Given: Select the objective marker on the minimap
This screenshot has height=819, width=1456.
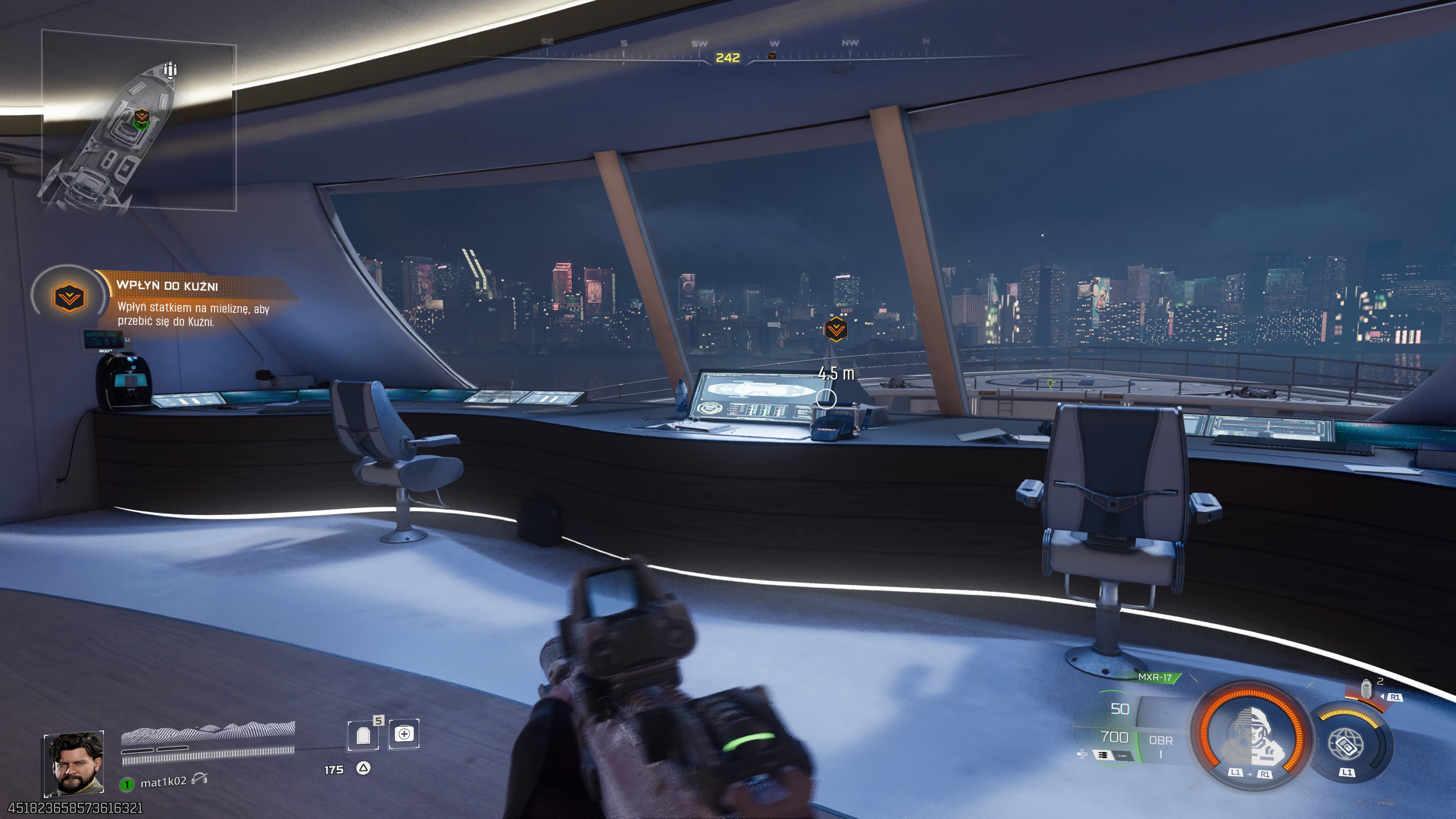Looking at the screenshot, I should click(x=141, y=118).
